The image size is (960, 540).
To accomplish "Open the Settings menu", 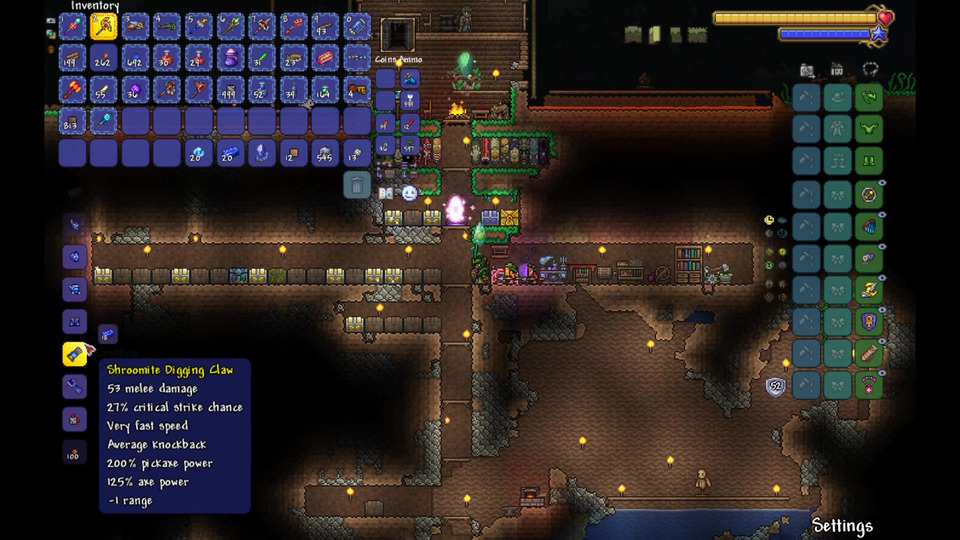I will pyautogui.click(x=842, y=526).
